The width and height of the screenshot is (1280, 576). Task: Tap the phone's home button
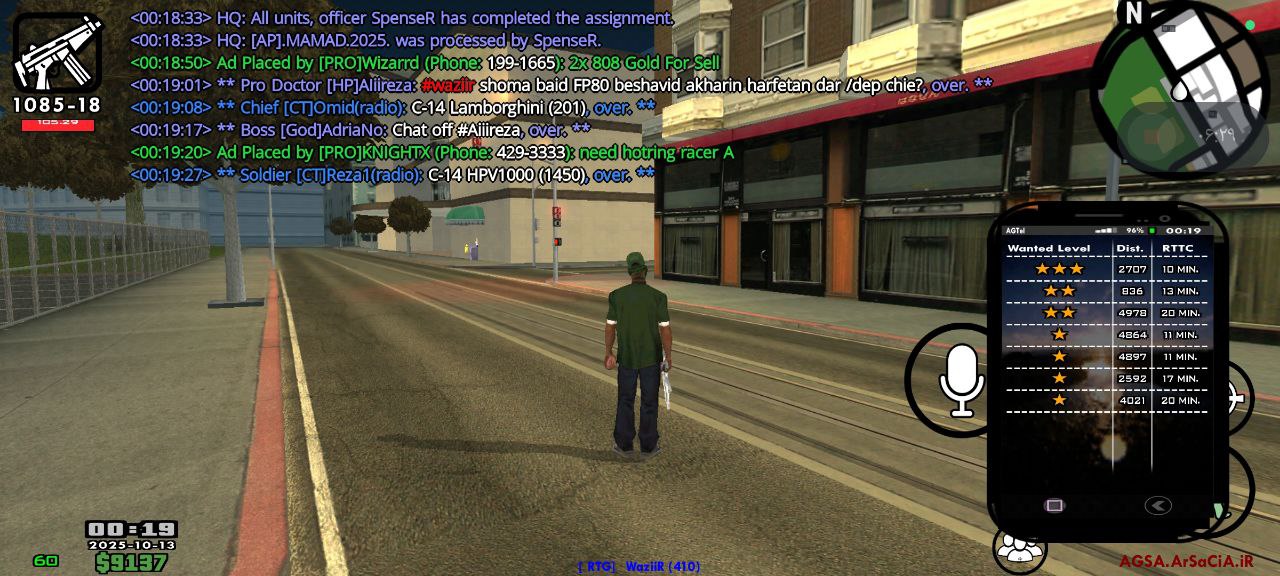tap(1054, 505)
